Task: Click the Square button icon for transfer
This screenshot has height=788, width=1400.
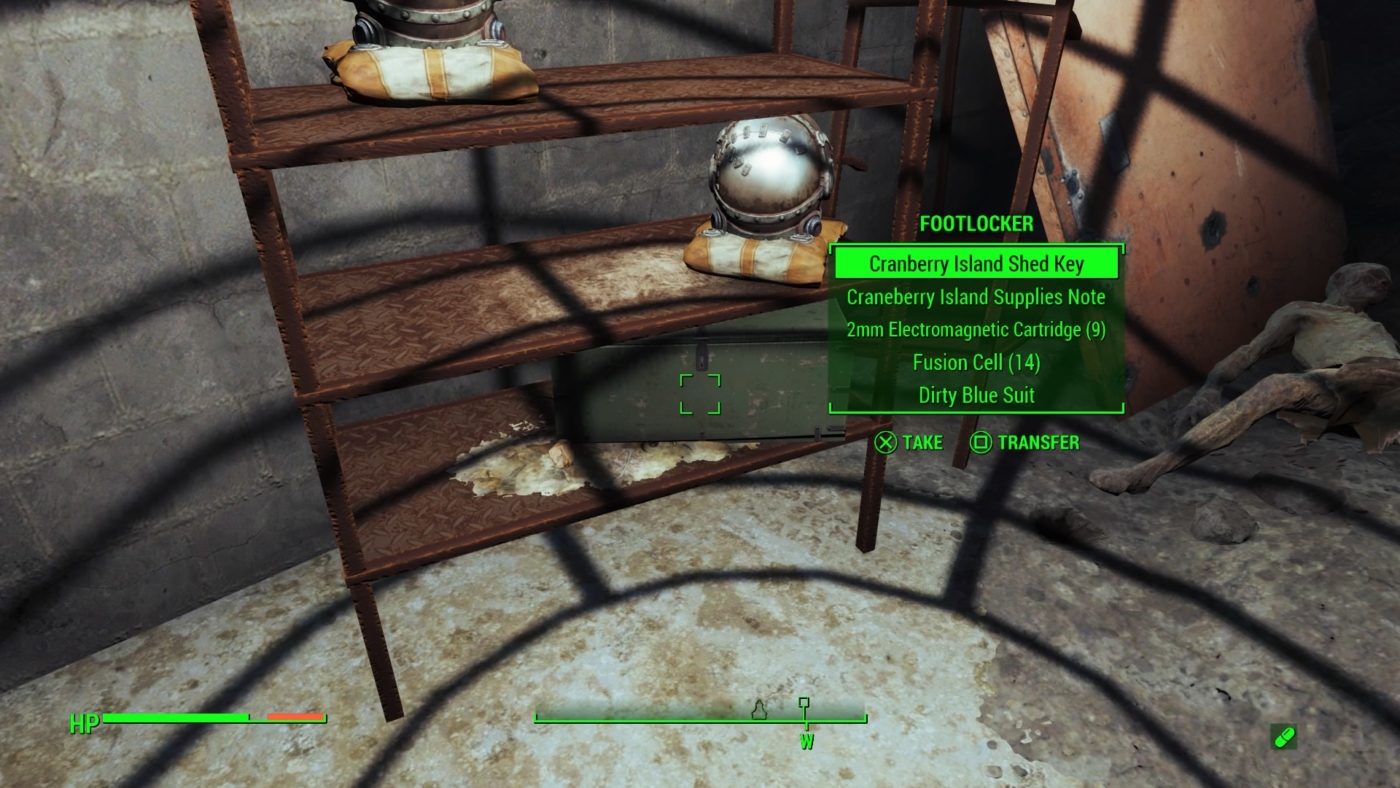Action: (976, 442)
